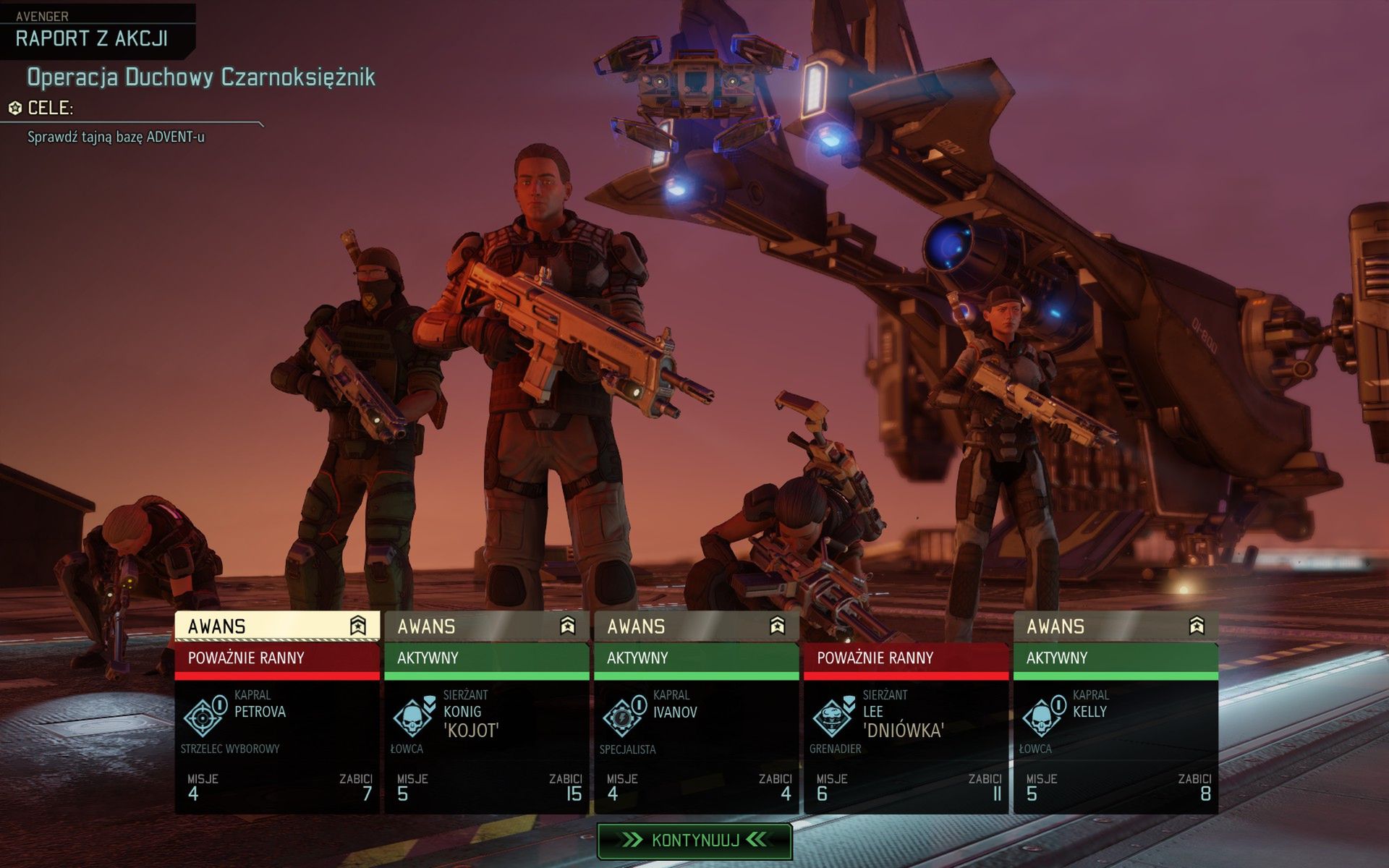The width and height of the screenshot is (1389, 868).
Task: Click the AVENGER label at top left
Action: pyautogui.click(x=42, y=15)
